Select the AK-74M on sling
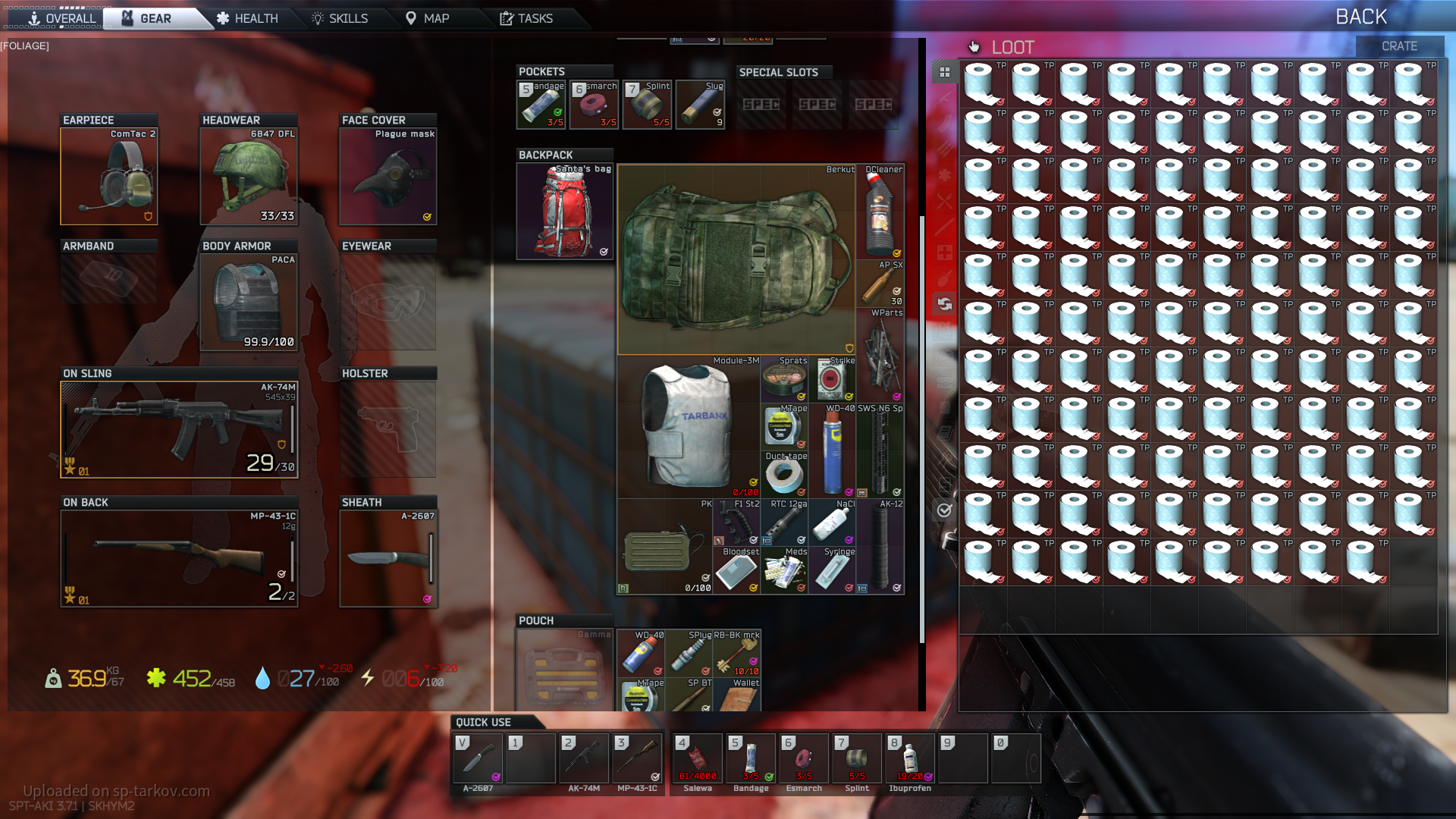 pyautogui.click(x=179, y=430)
